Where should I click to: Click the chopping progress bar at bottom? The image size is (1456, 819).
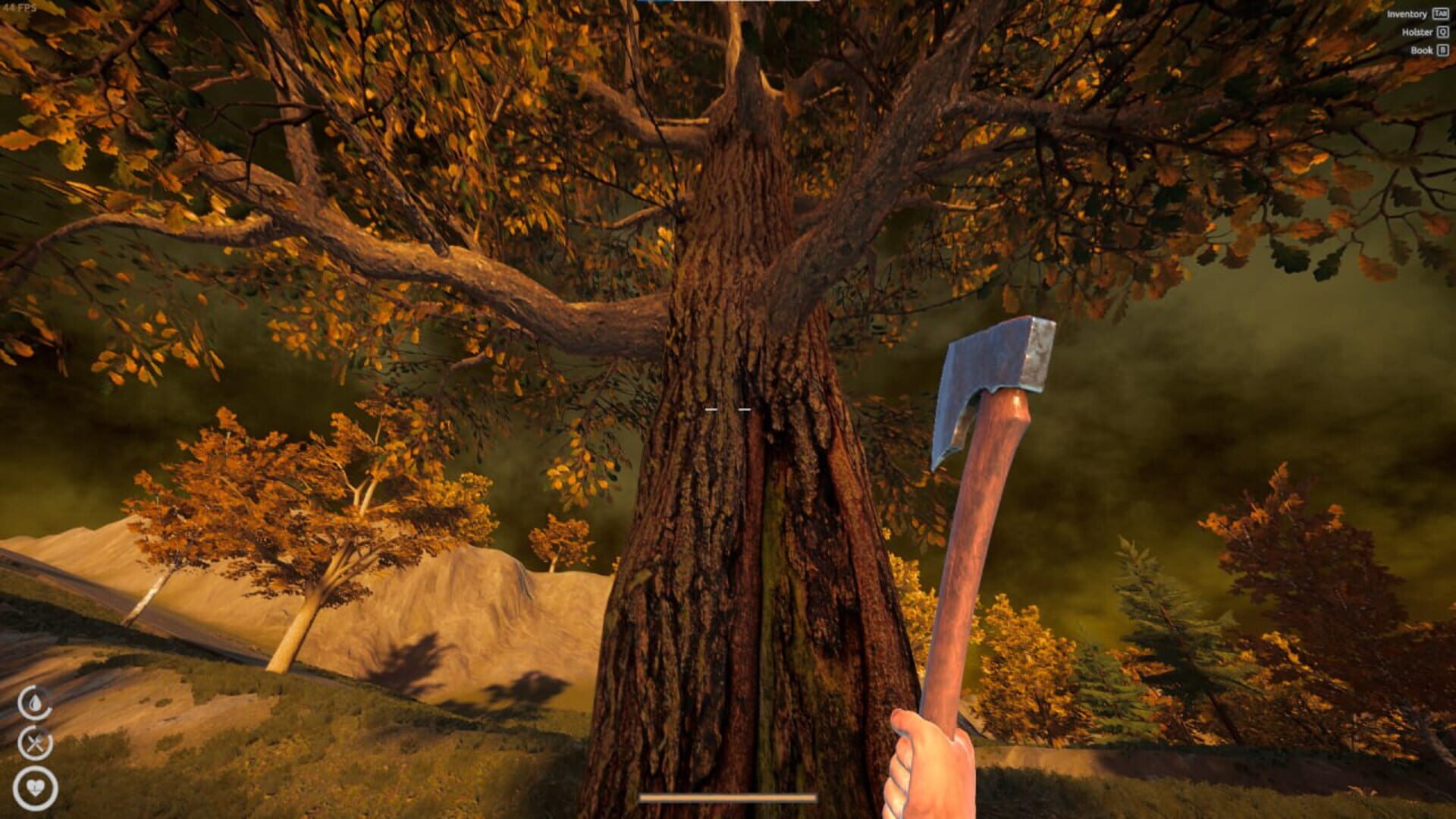pos(728,795)
